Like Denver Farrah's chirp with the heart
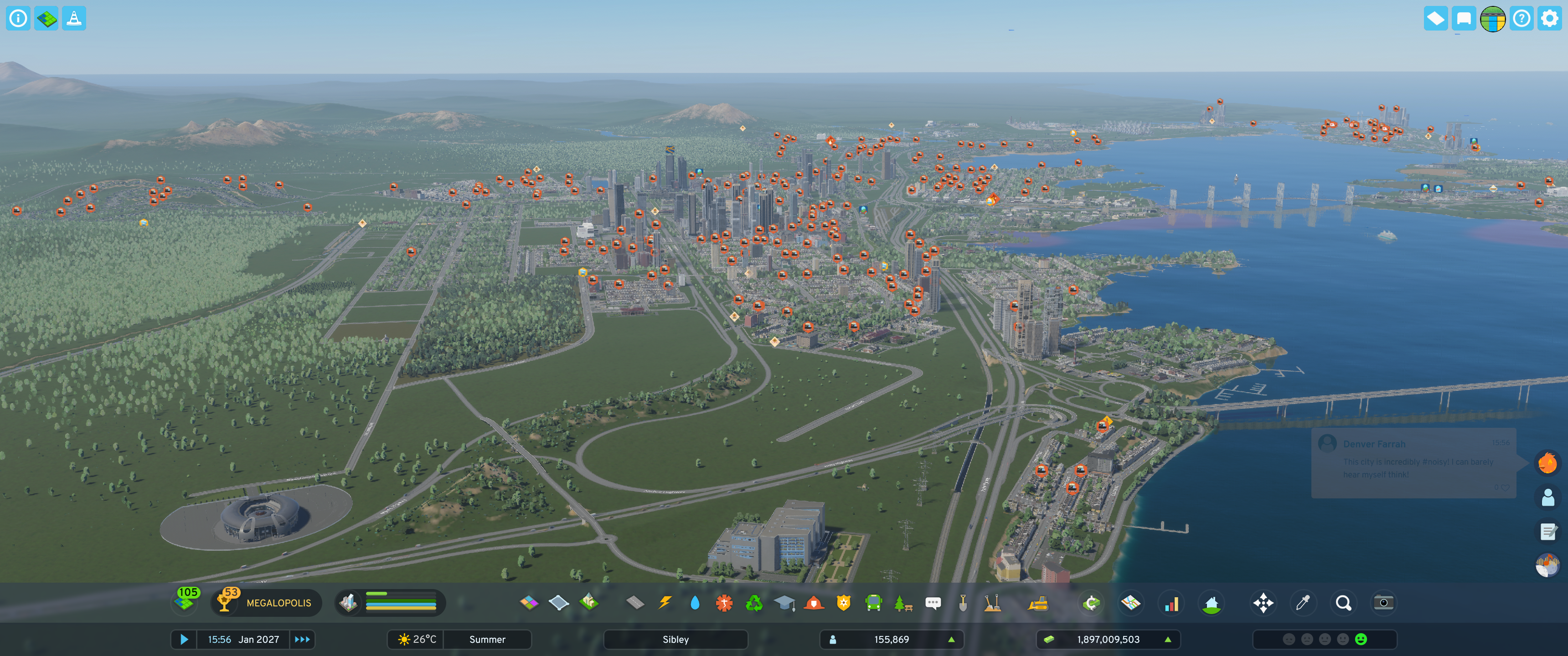This screenshot has width=1568, height=656. (x=1505, y=487)
